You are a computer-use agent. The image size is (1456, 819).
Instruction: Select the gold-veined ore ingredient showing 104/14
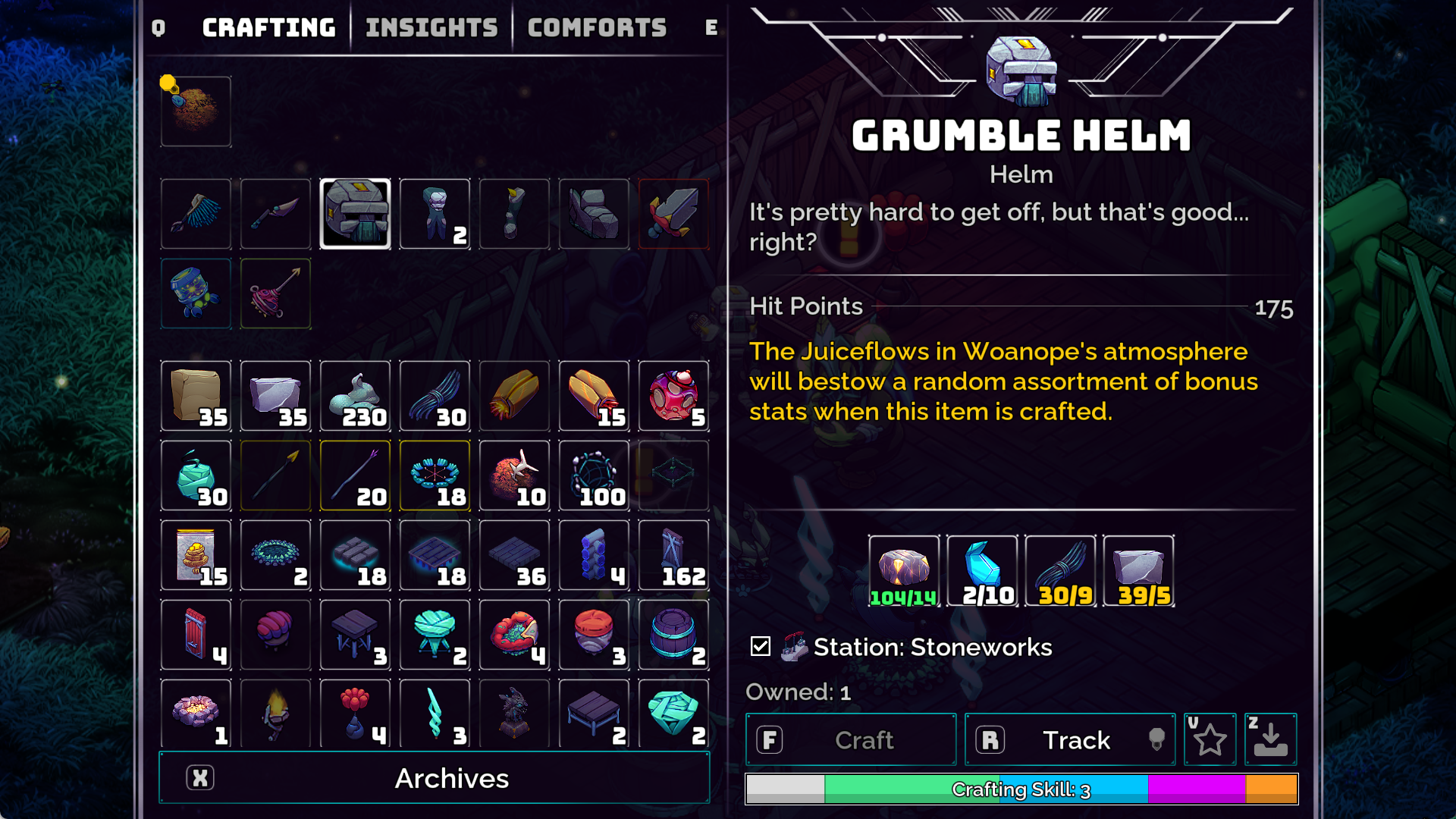coord(904,571)
